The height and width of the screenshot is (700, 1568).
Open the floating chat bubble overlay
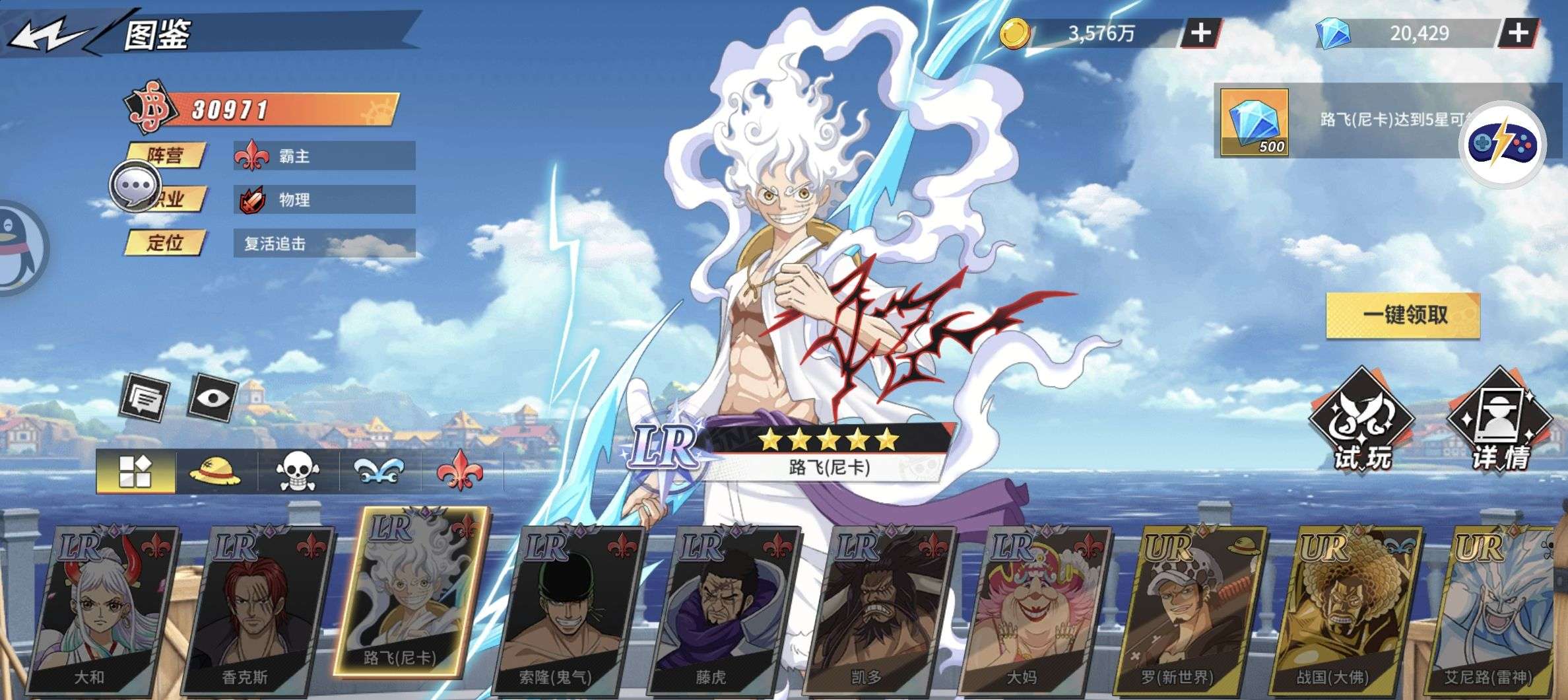pyautogui.click(x=135, y=186)
